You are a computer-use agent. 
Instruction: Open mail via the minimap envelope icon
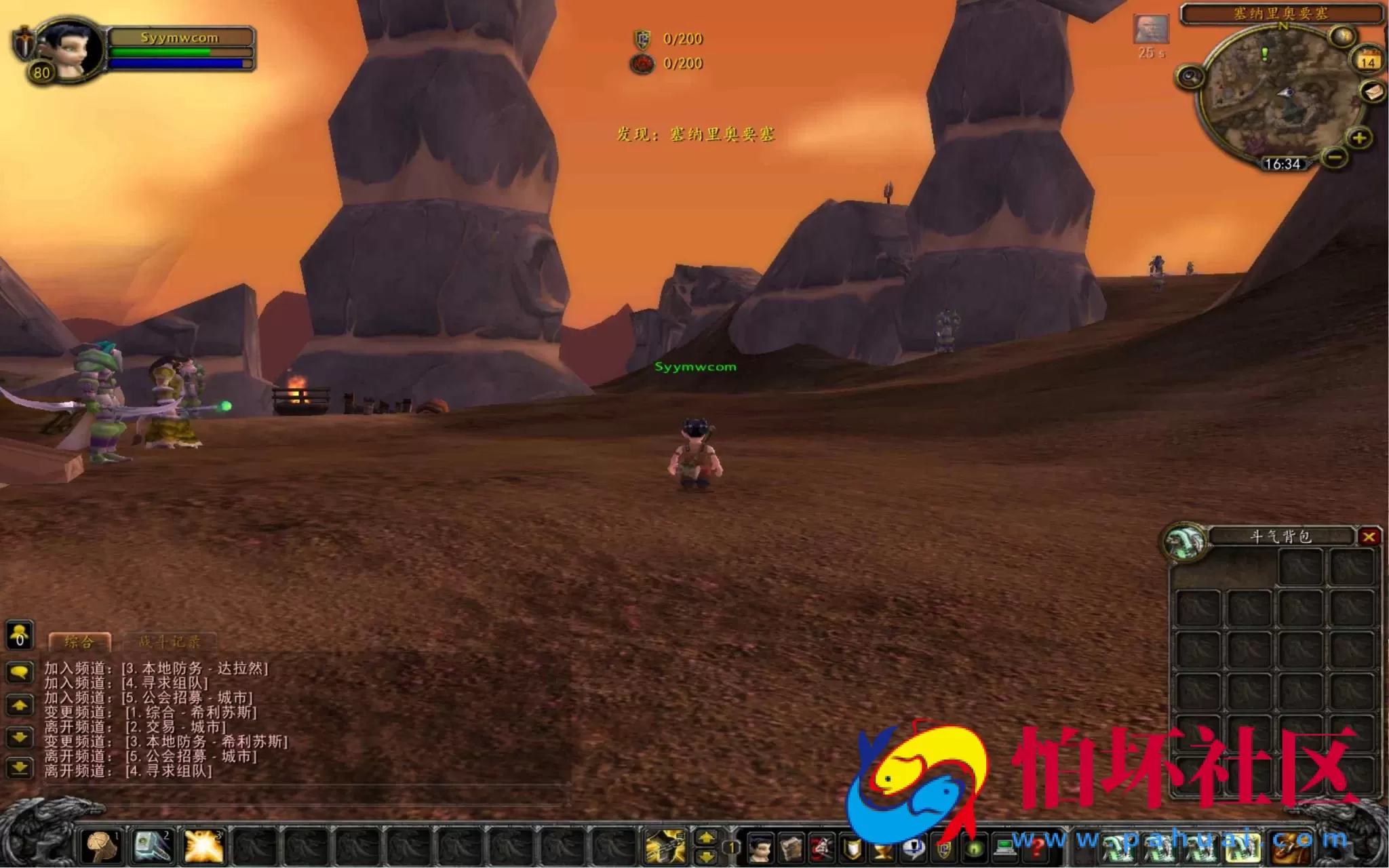click(x=1371, y=92)
